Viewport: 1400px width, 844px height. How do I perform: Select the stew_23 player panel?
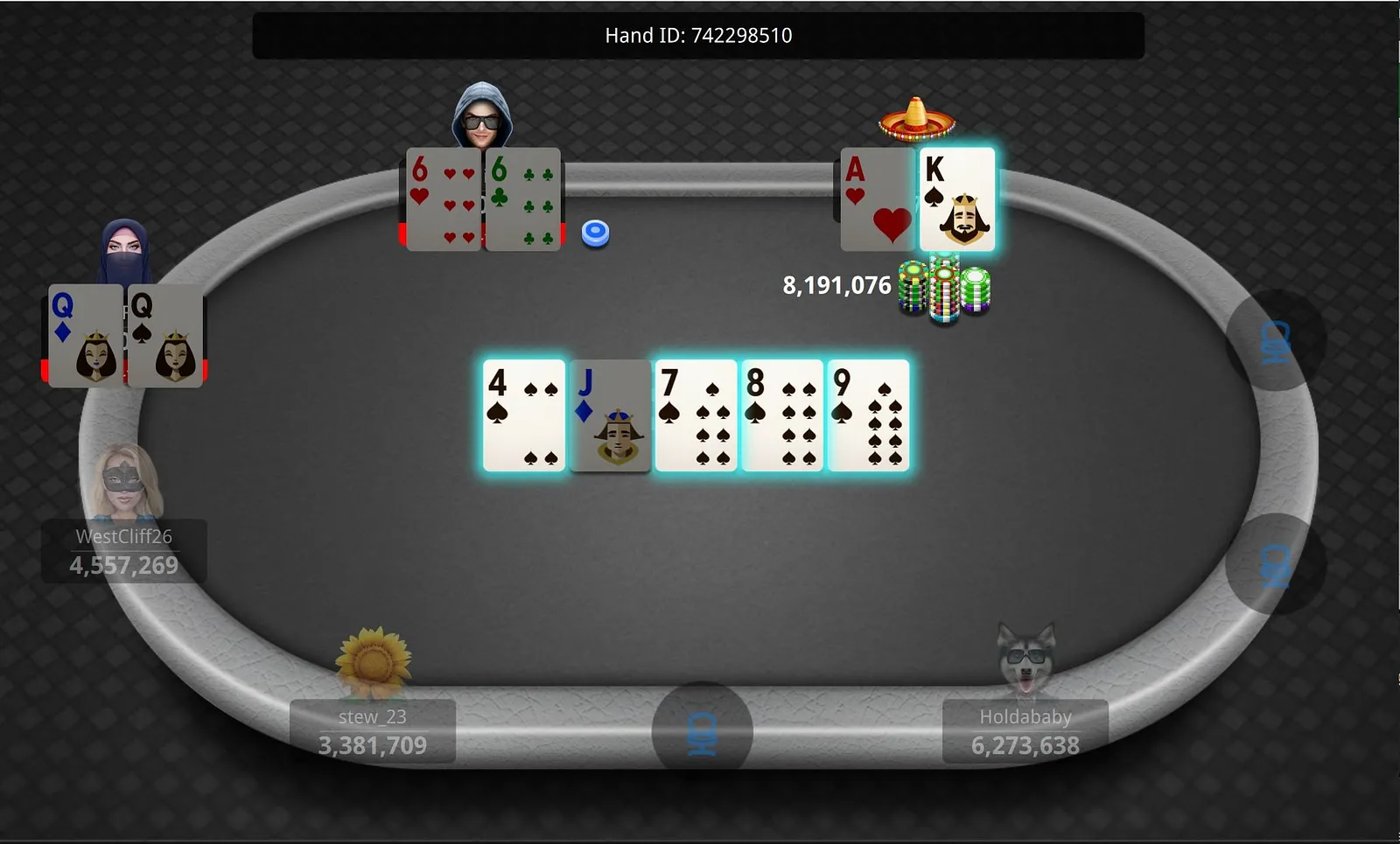coord(373,731)
